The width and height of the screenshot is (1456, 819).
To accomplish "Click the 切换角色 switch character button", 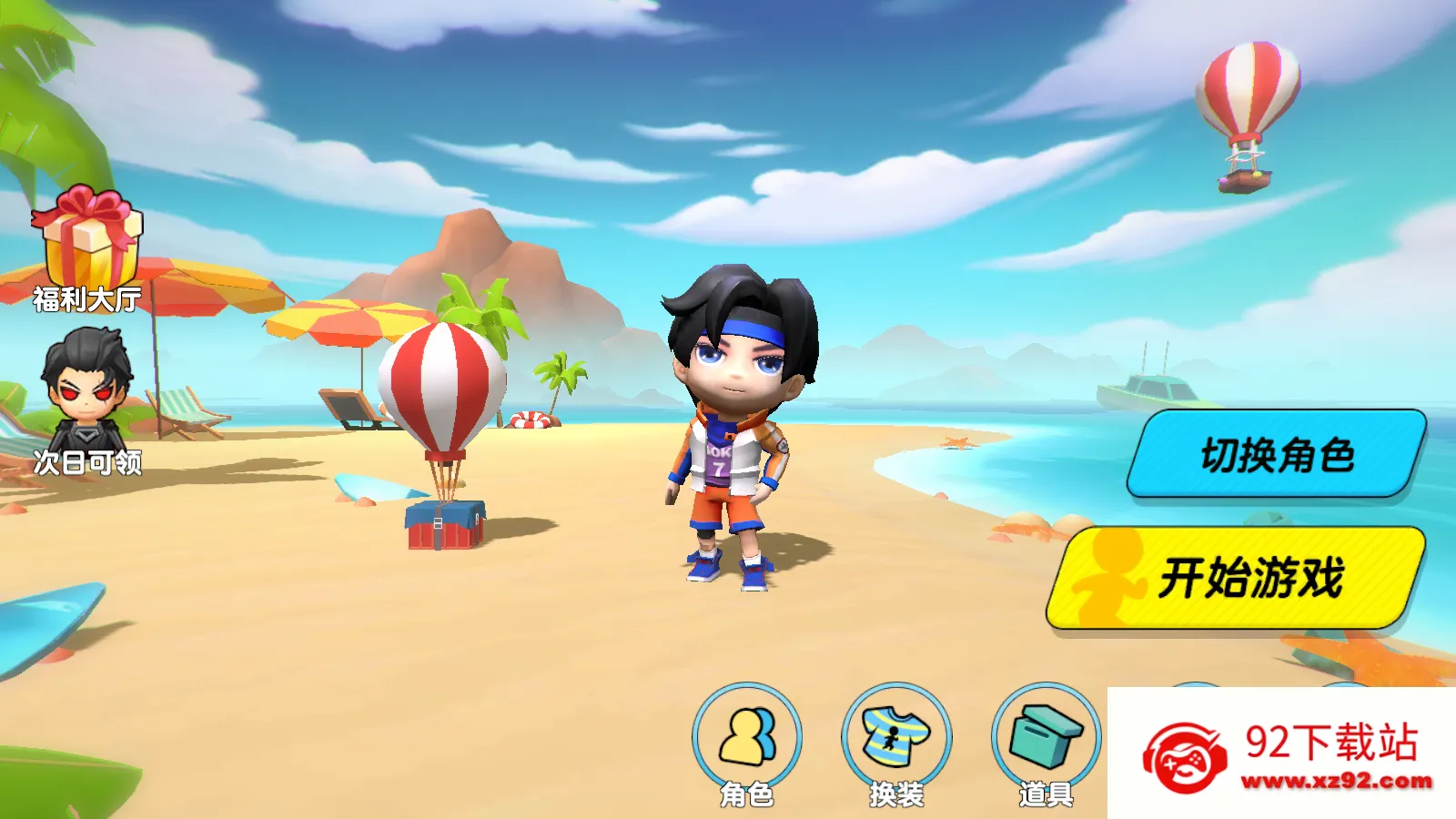I will pos(1276,454).
